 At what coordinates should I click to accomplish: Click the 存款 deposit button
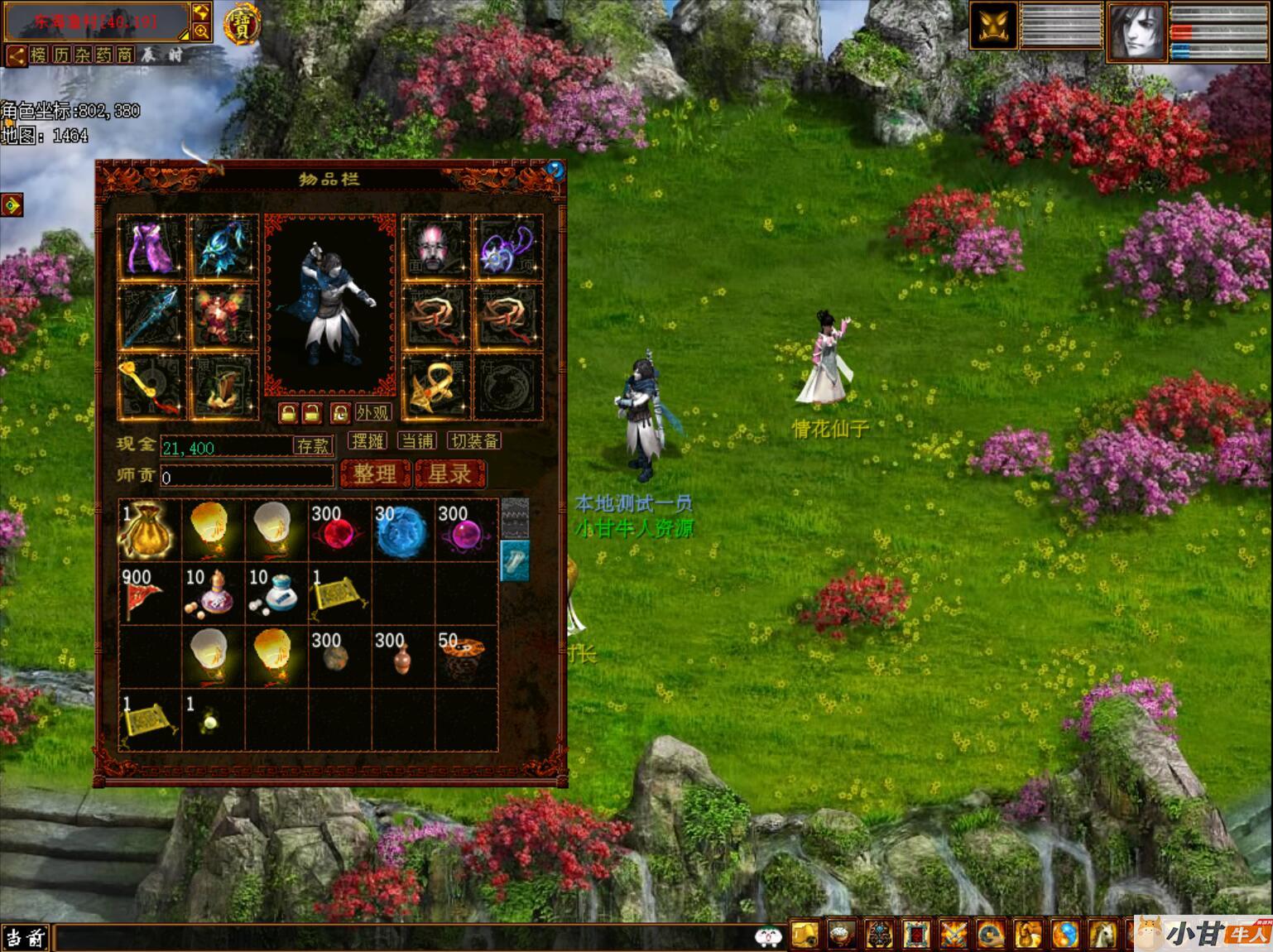point(313,446)
